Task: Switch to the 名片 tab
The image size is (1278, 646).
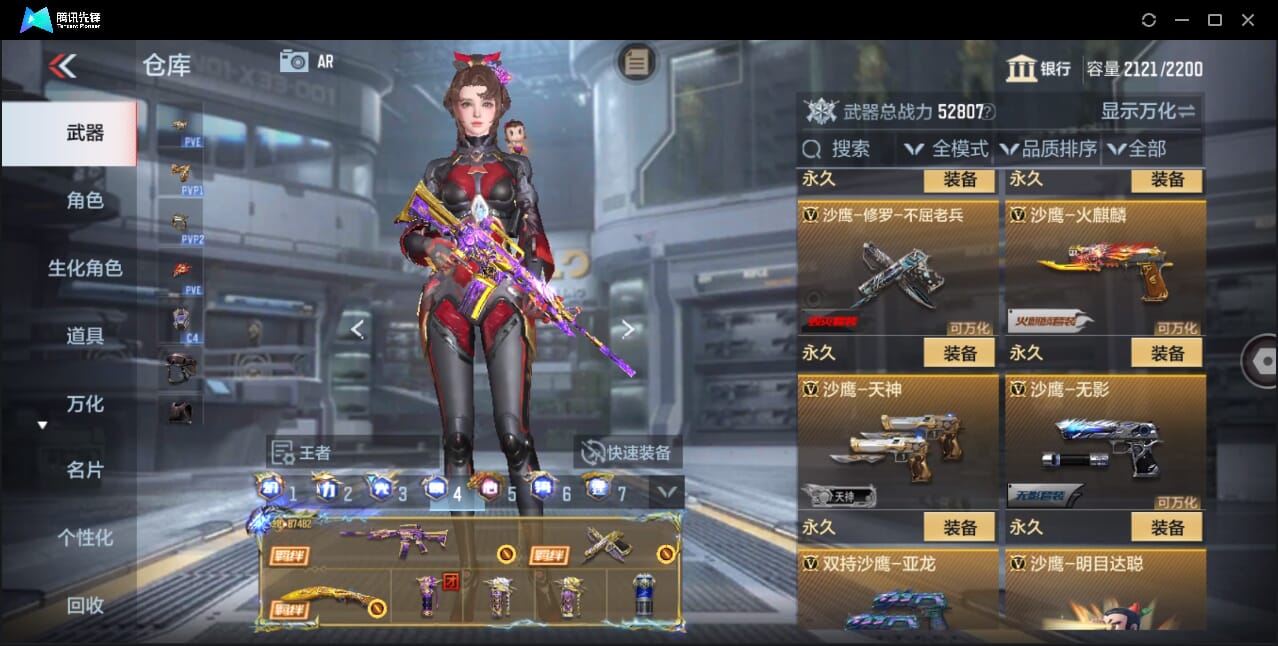Action: [x=85, y=470]
